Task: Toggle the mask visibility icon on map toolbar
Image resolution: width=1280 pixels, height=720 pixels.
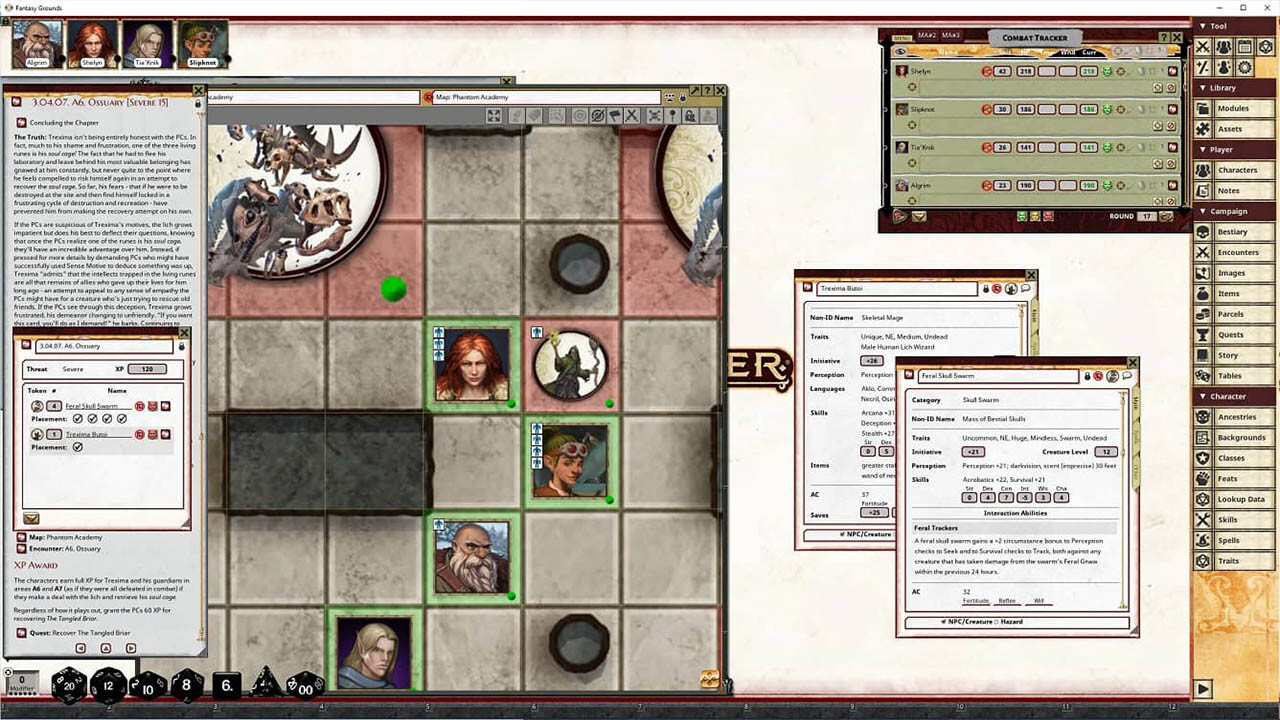Action: [599, 116]
